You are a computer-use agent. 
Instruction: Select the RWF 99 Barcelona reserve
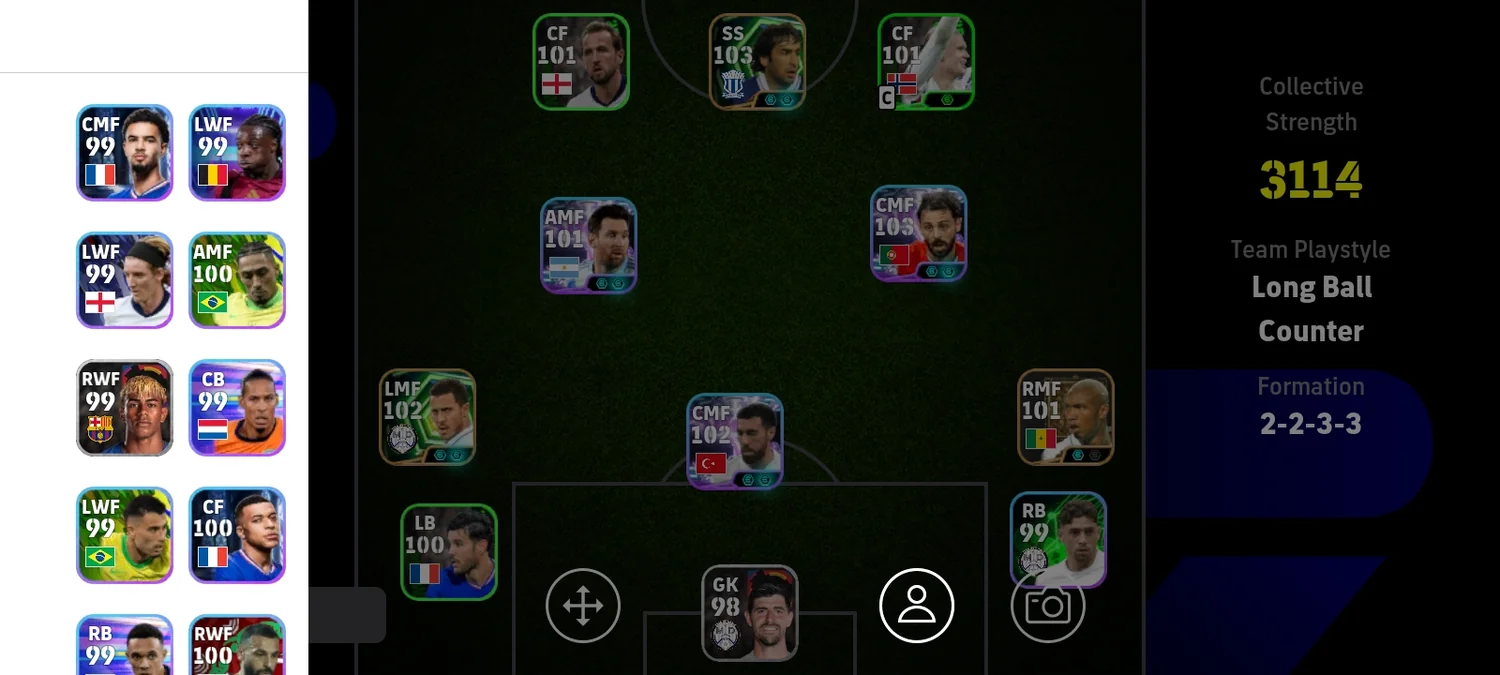point(125,408)
